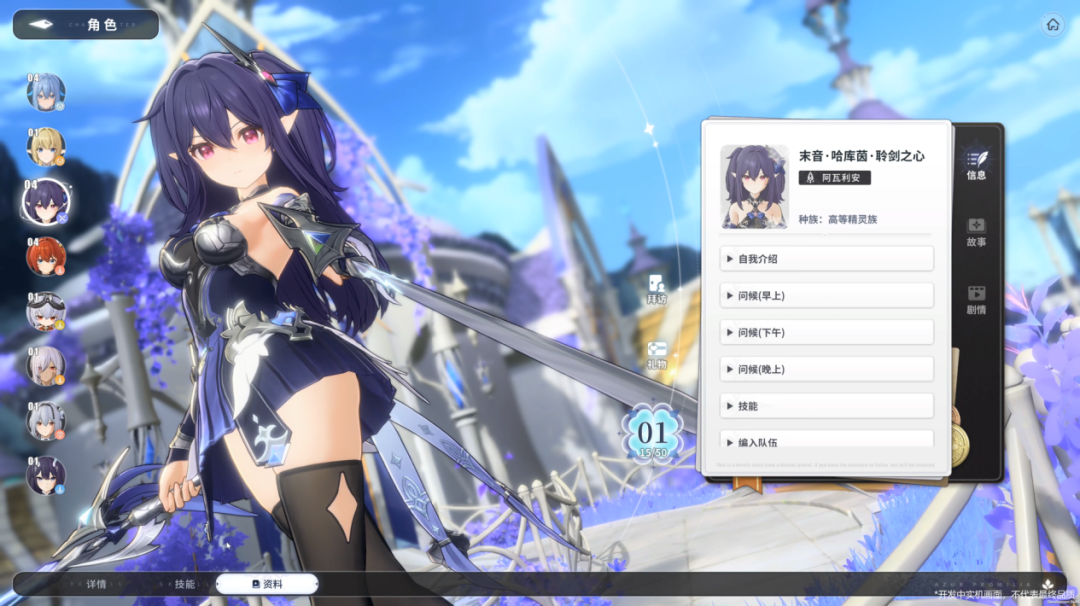Select the light-blue-haired character portrait

pos(46,93)
